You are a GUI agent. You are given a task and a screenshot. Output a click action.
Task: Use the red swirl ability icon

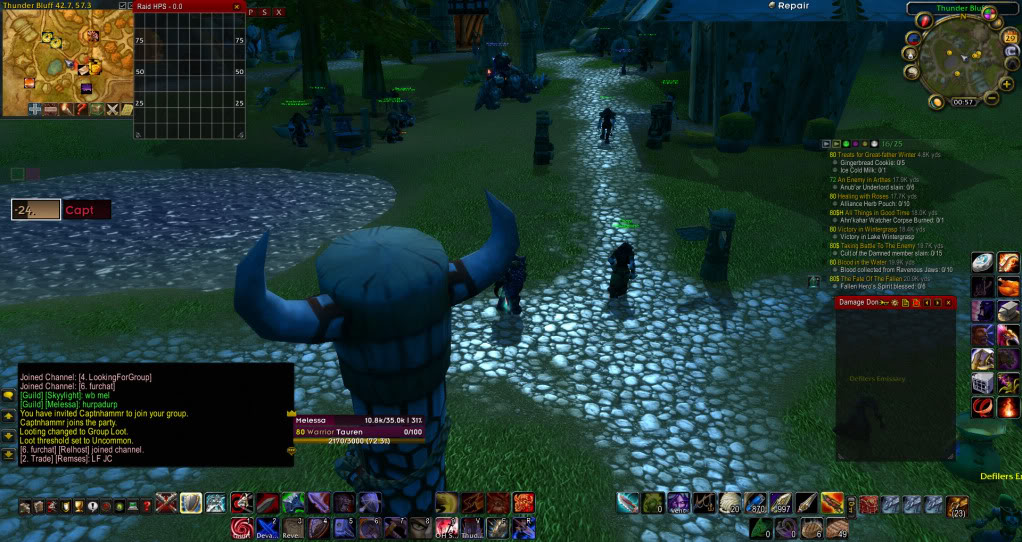(x=242, y=526)
